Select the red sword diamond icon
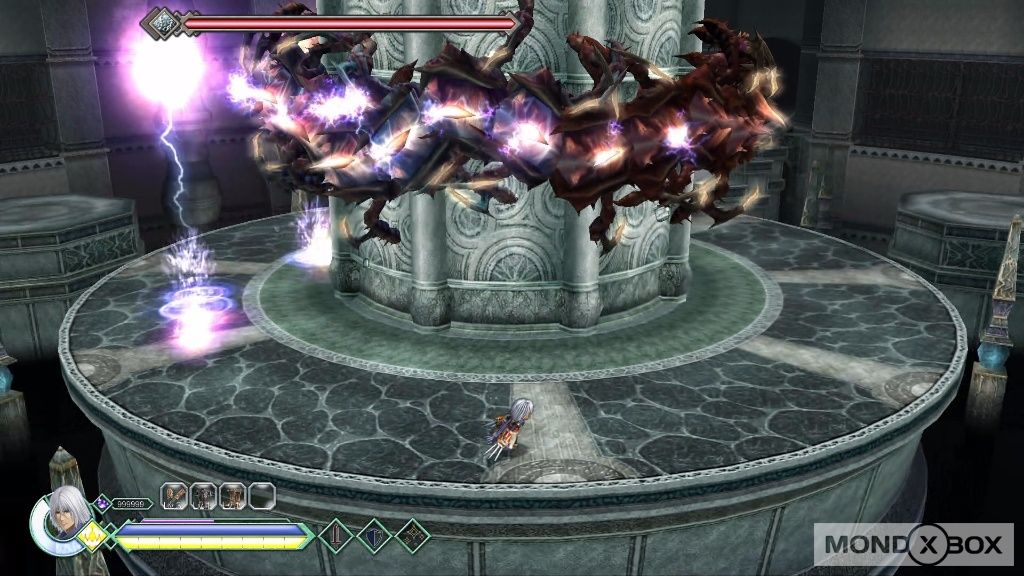Viewport: 1024px width, 576px height. (x=336, y=536)
